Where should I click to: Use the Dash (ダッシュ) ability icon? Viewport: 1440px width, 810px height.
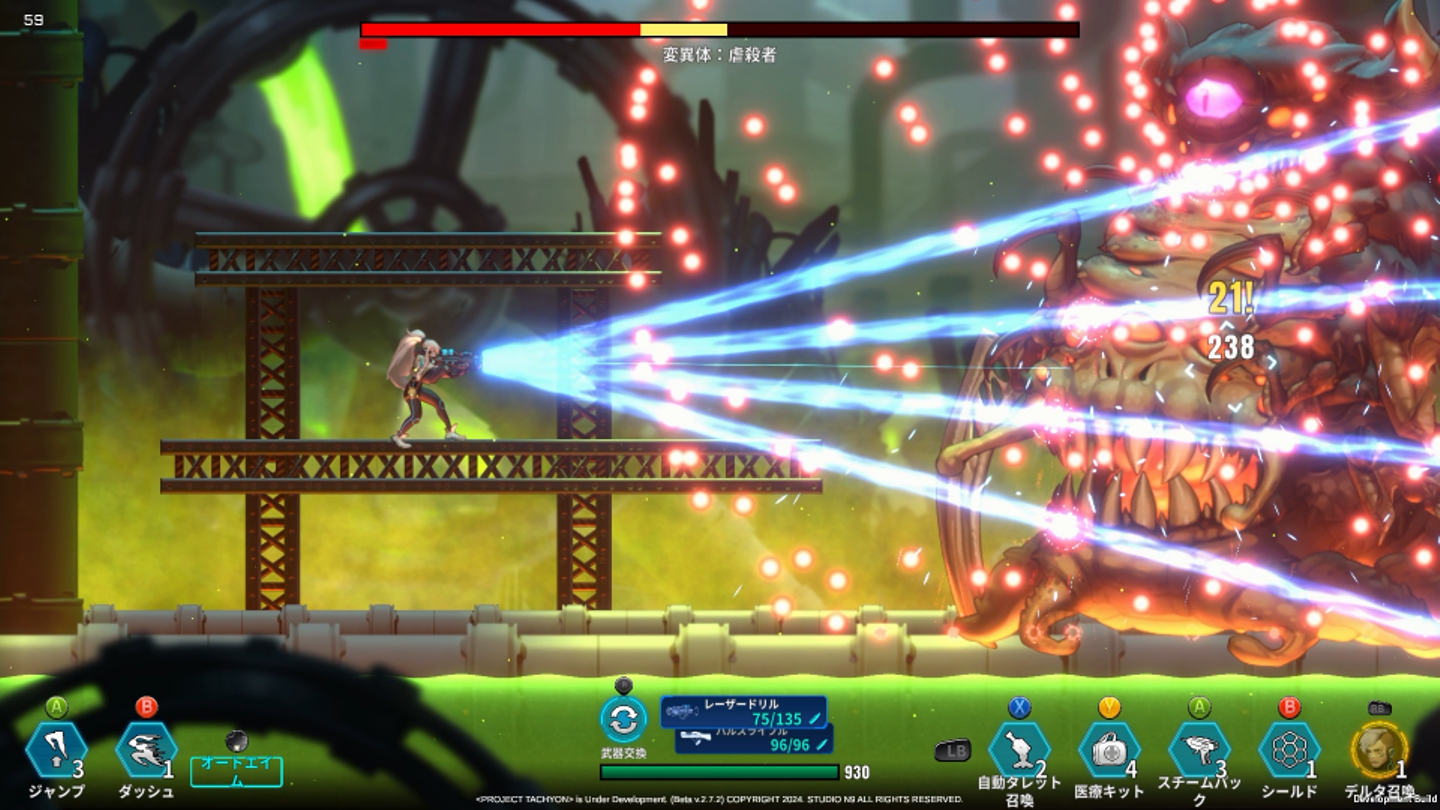(x=146, y=750)
